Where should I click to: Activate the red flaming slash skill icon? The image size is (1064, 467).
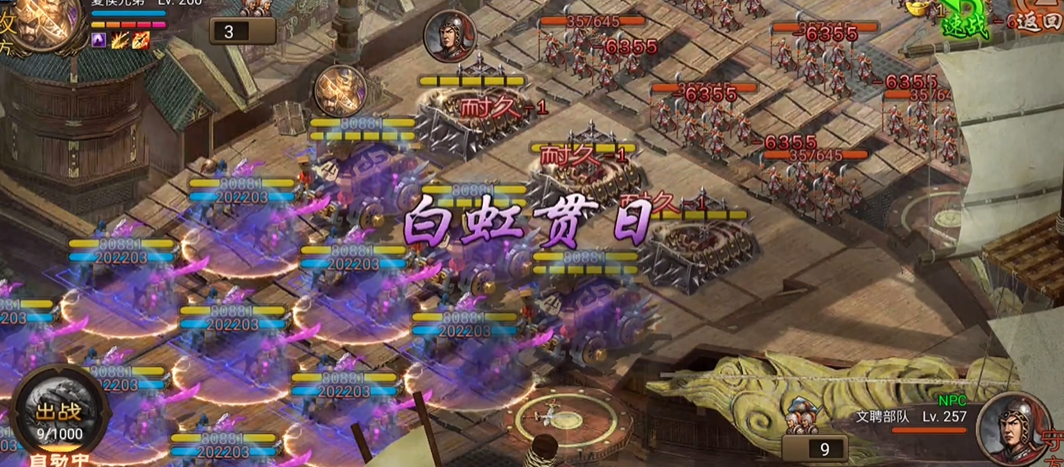pyautogui.click(x=141, y=40)
